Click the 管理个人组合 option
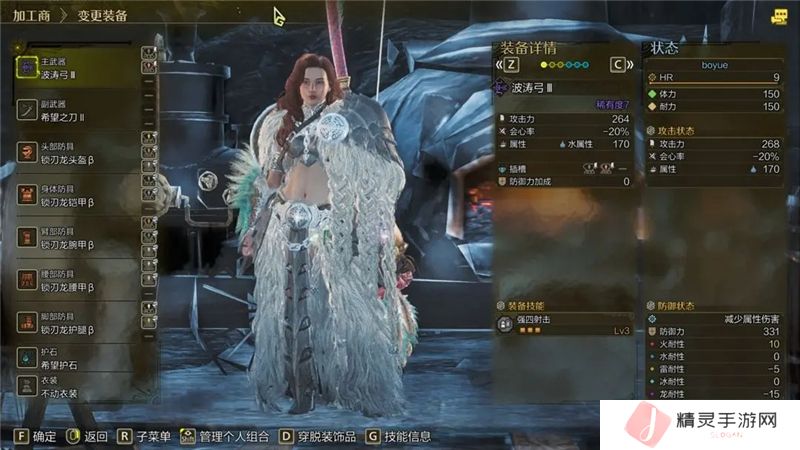 pos(223,436)
